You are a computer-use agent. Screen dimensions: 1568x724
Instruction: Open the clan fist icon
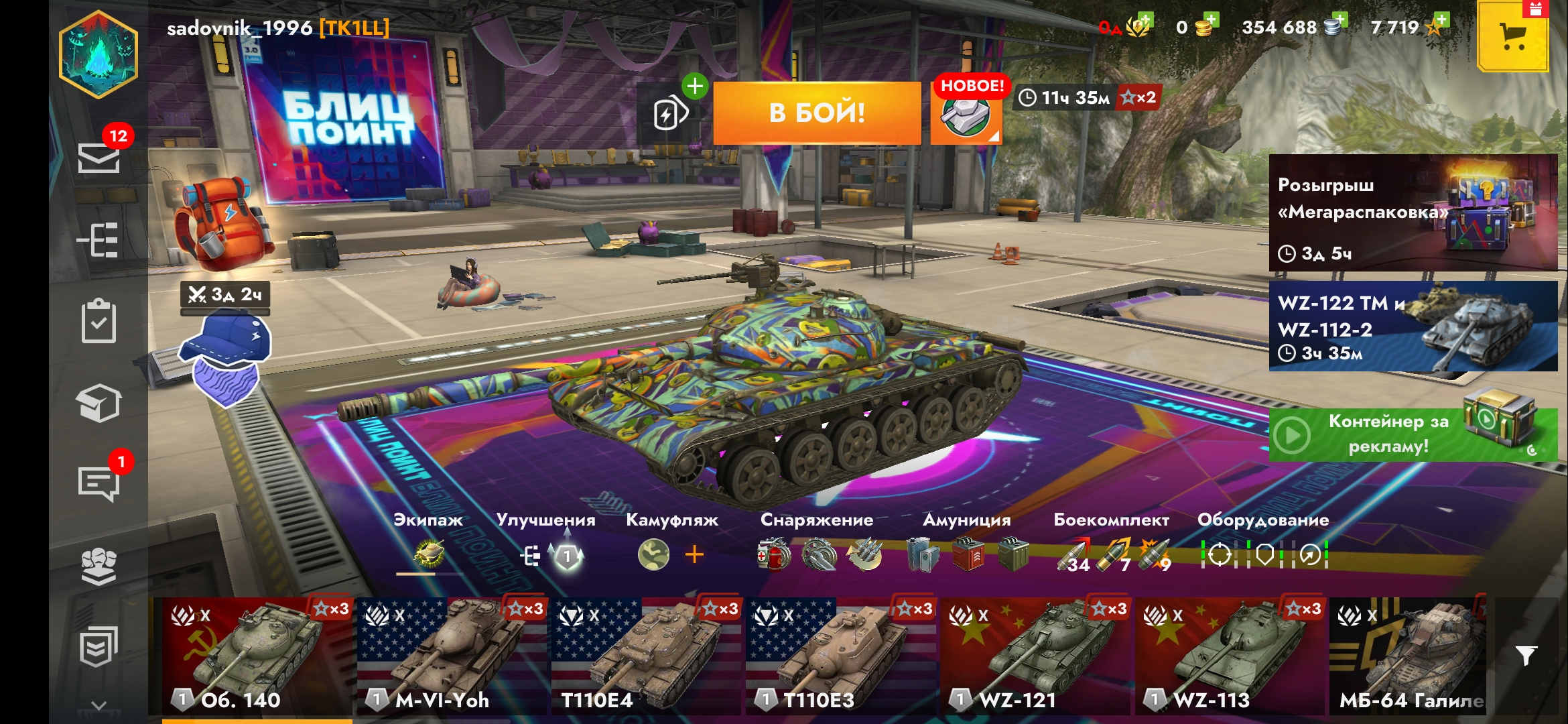click(99, 566)
